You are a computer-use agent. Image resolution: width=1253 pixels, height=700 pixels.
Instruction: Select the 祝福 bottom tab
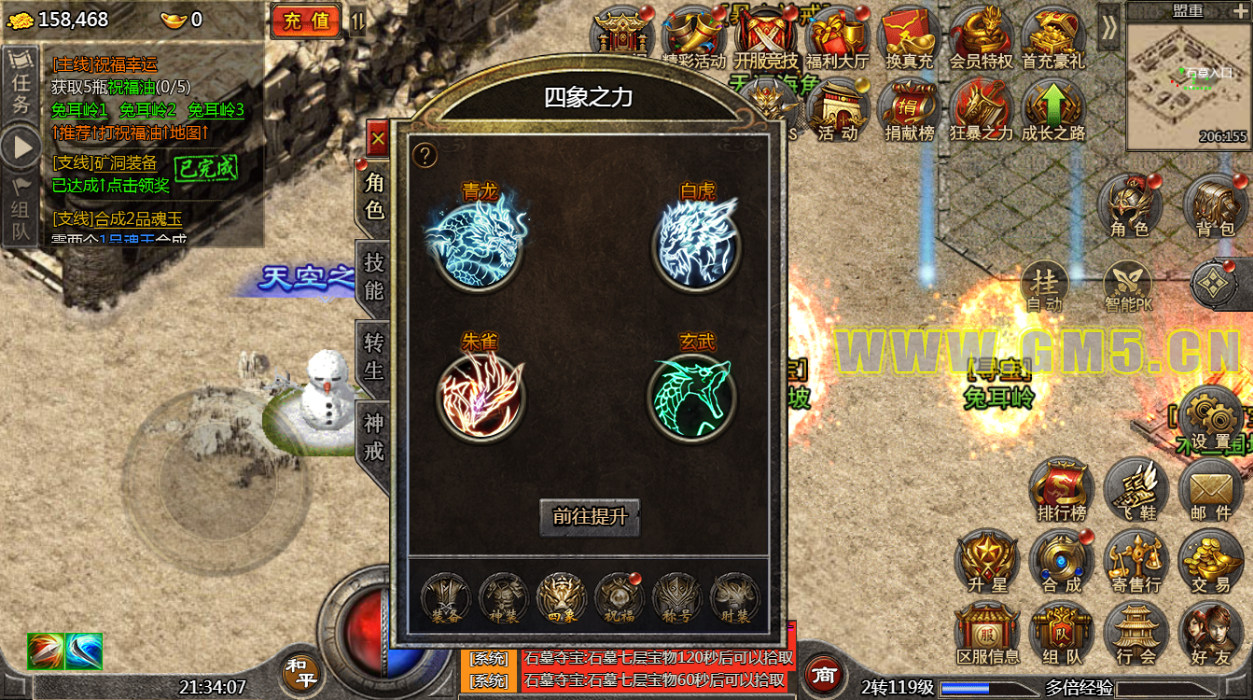pyautogui.click(x=619, y=597)
